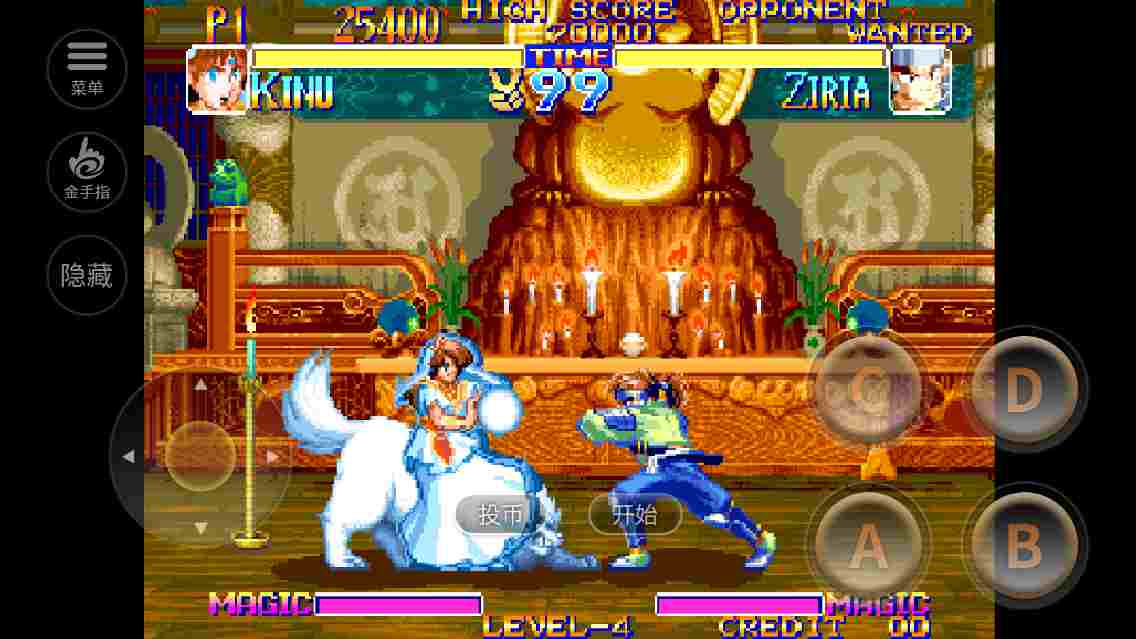Tap the virtual joystick right arrow
The height and width of the screenshot is (639, 1136).
[273, 457]
